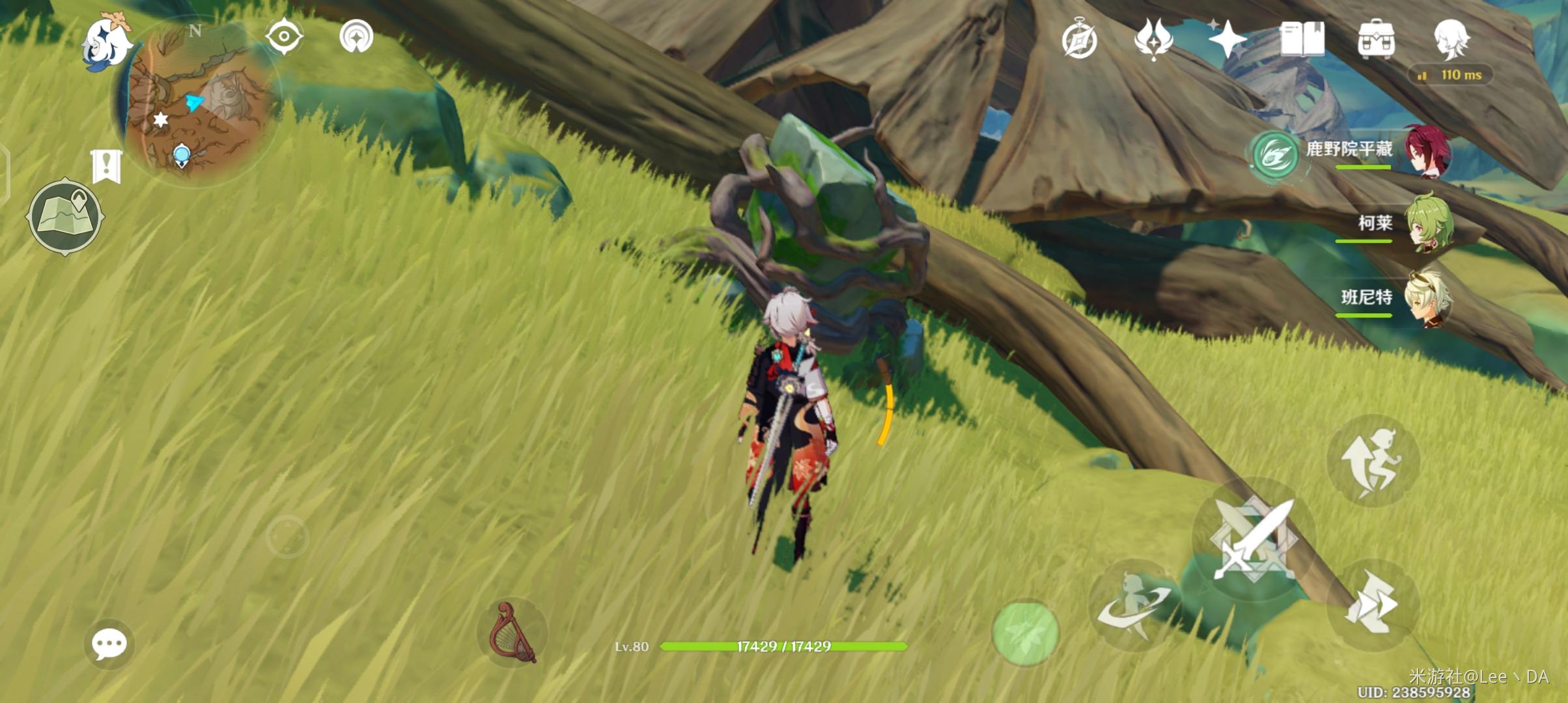Activate the green elemental burst
Viewport: 1568px width, 703px height.
[1025, 633]
